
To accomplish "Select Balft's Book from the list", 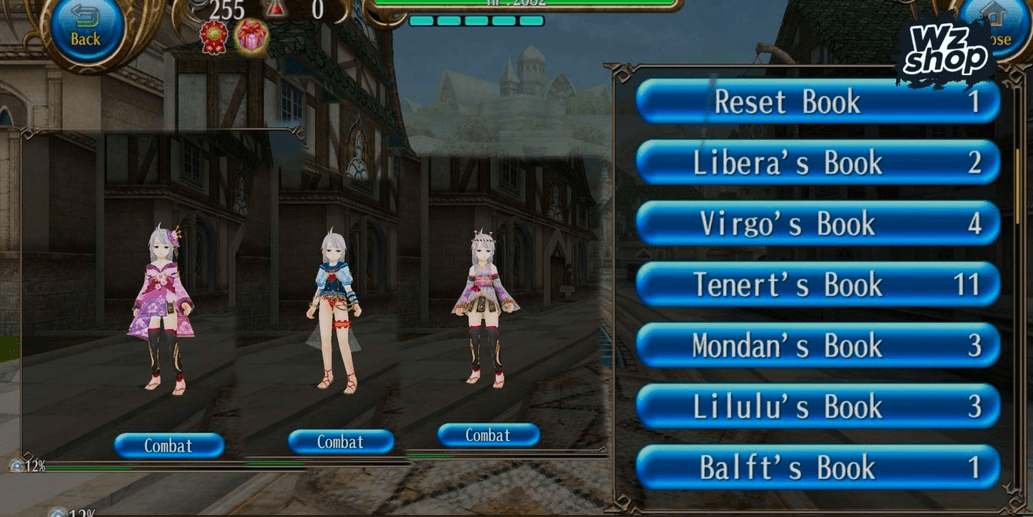I will [817, 468].
